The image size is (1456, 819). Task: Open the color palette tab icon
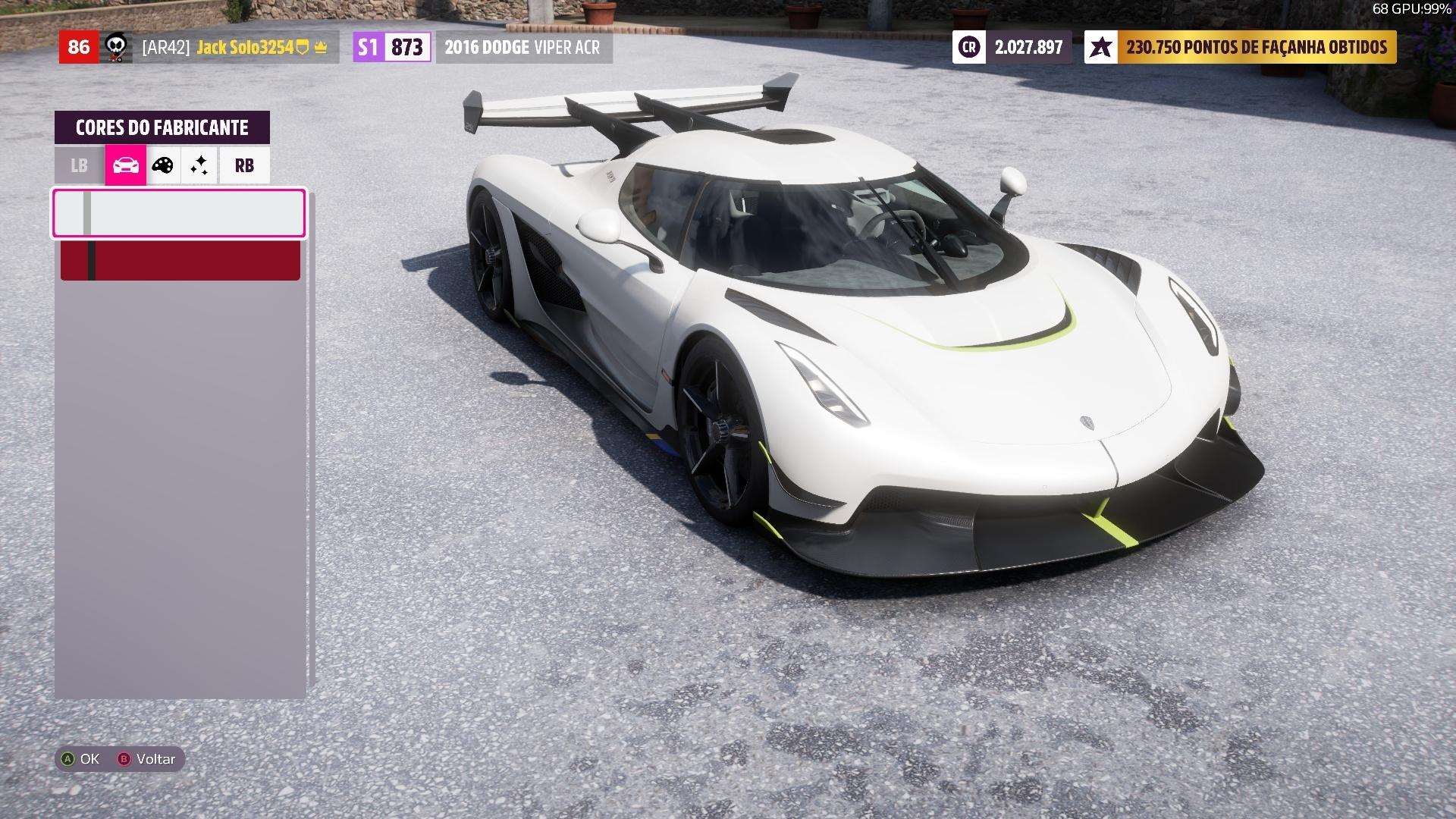[162, 165]
